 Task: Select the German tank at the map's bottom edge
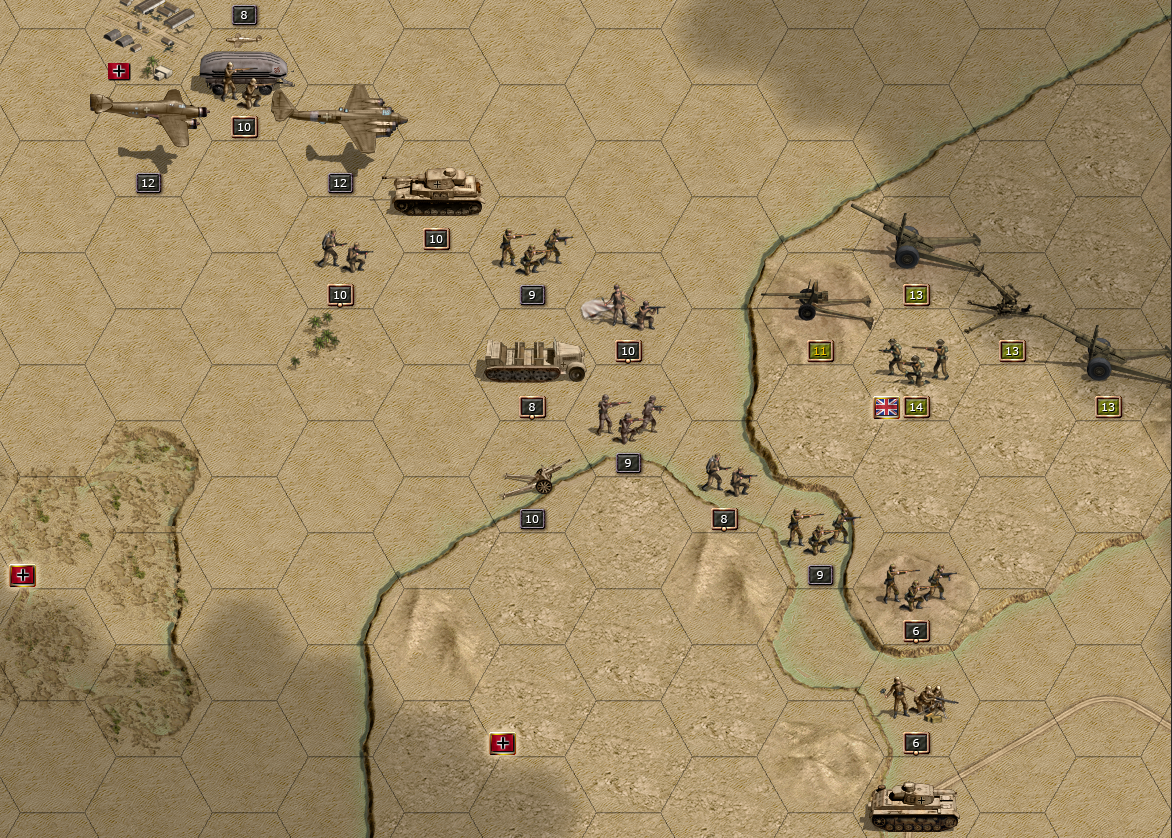(x=915, y=806)
